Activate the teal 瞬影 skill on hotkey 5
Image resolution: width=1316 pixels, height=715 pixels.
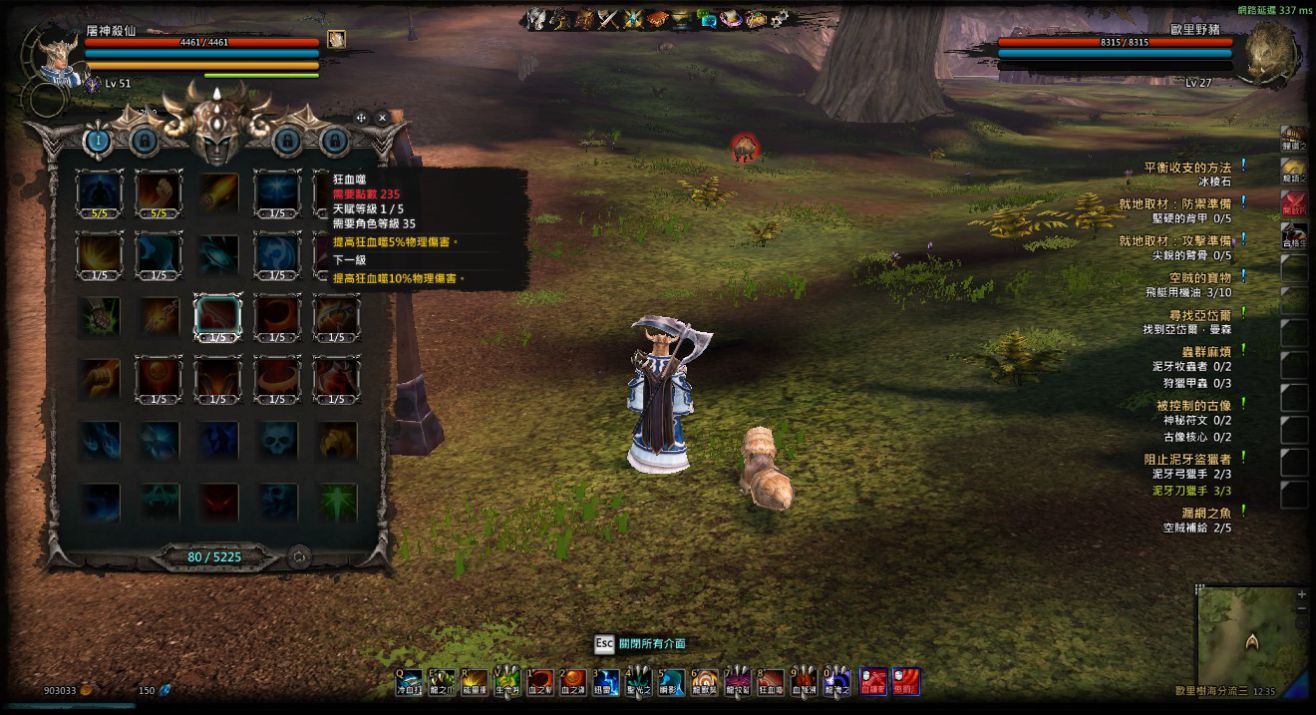click(672, 682)
